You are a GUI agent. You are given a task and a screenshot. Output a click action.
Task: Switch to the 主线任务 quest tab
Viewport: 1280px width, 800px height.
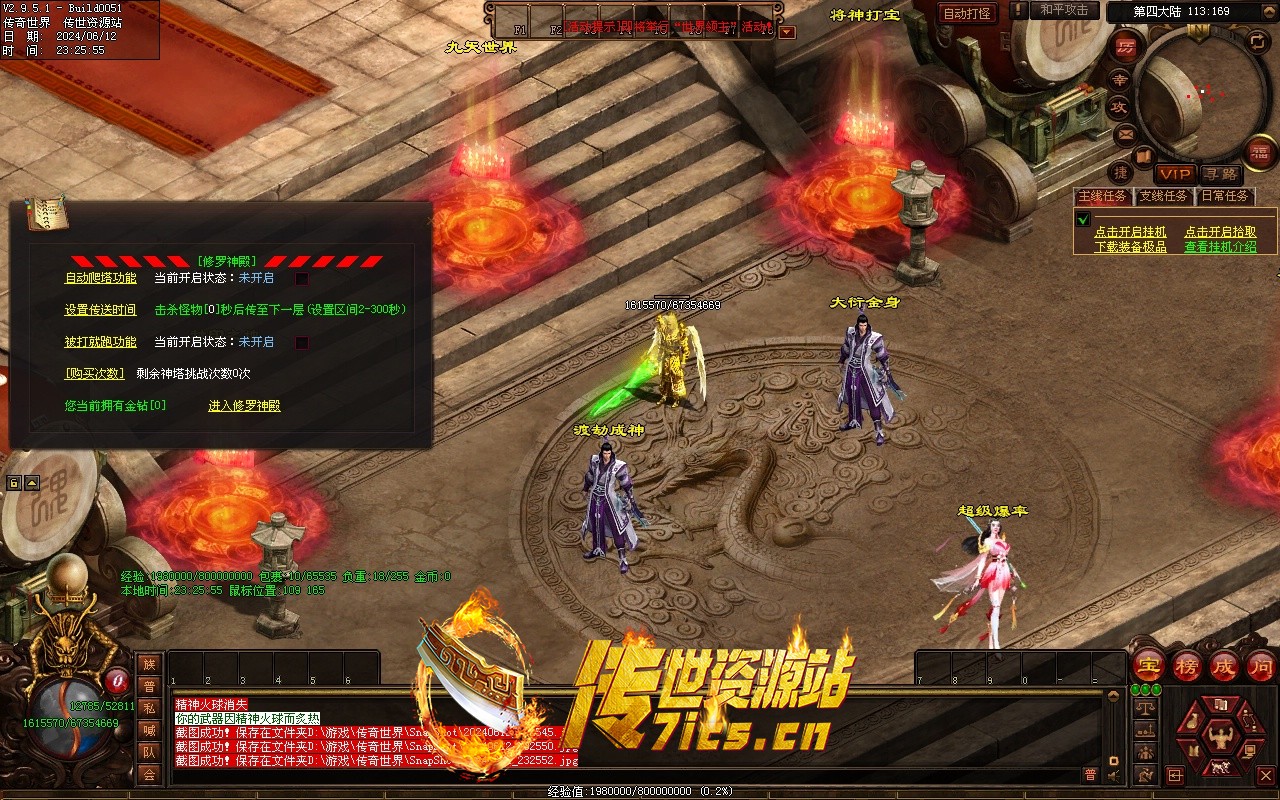pyautogui.click(x=1103, y=196)
